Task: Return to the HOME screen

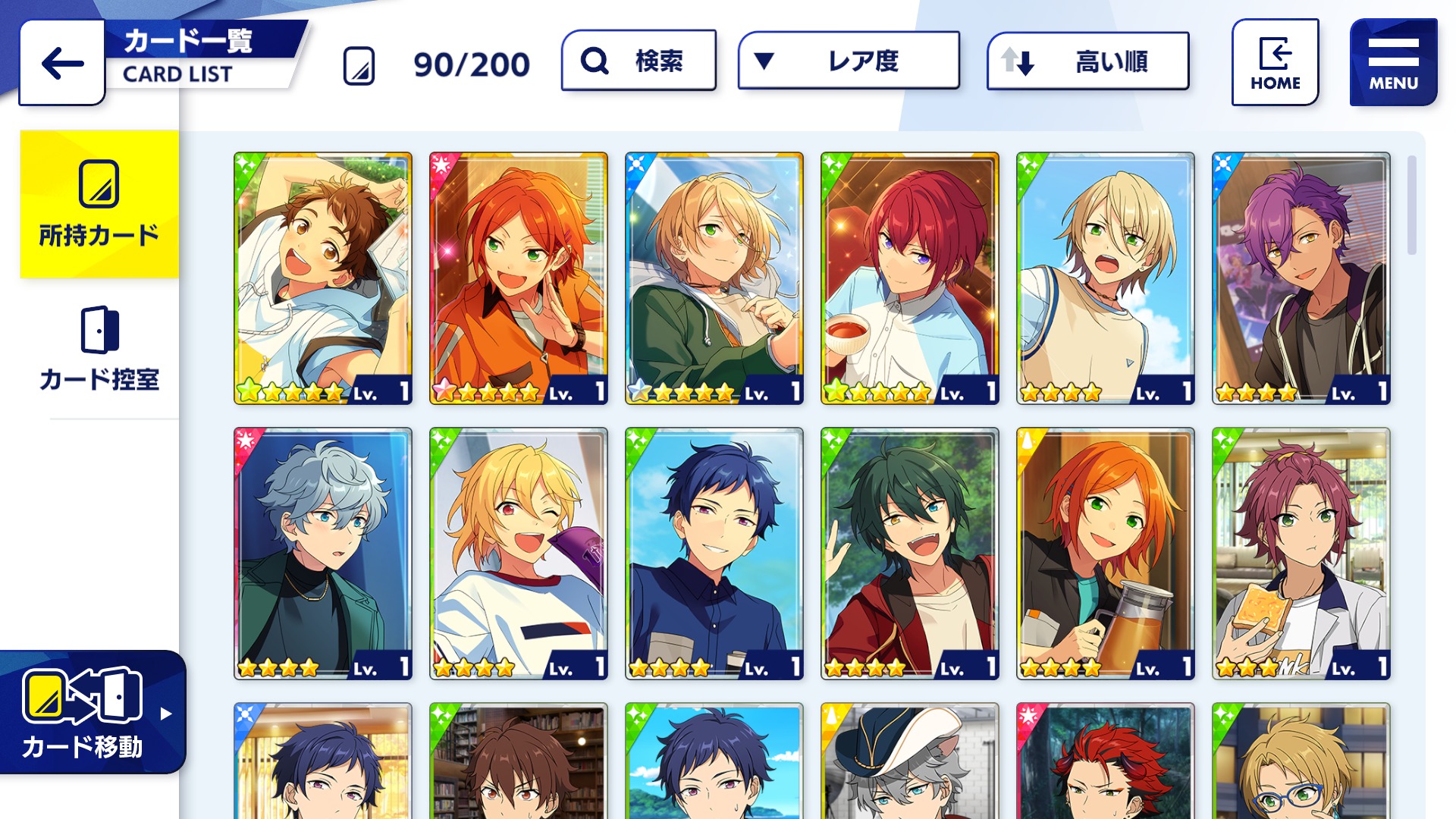Action: pos(1275,63)
